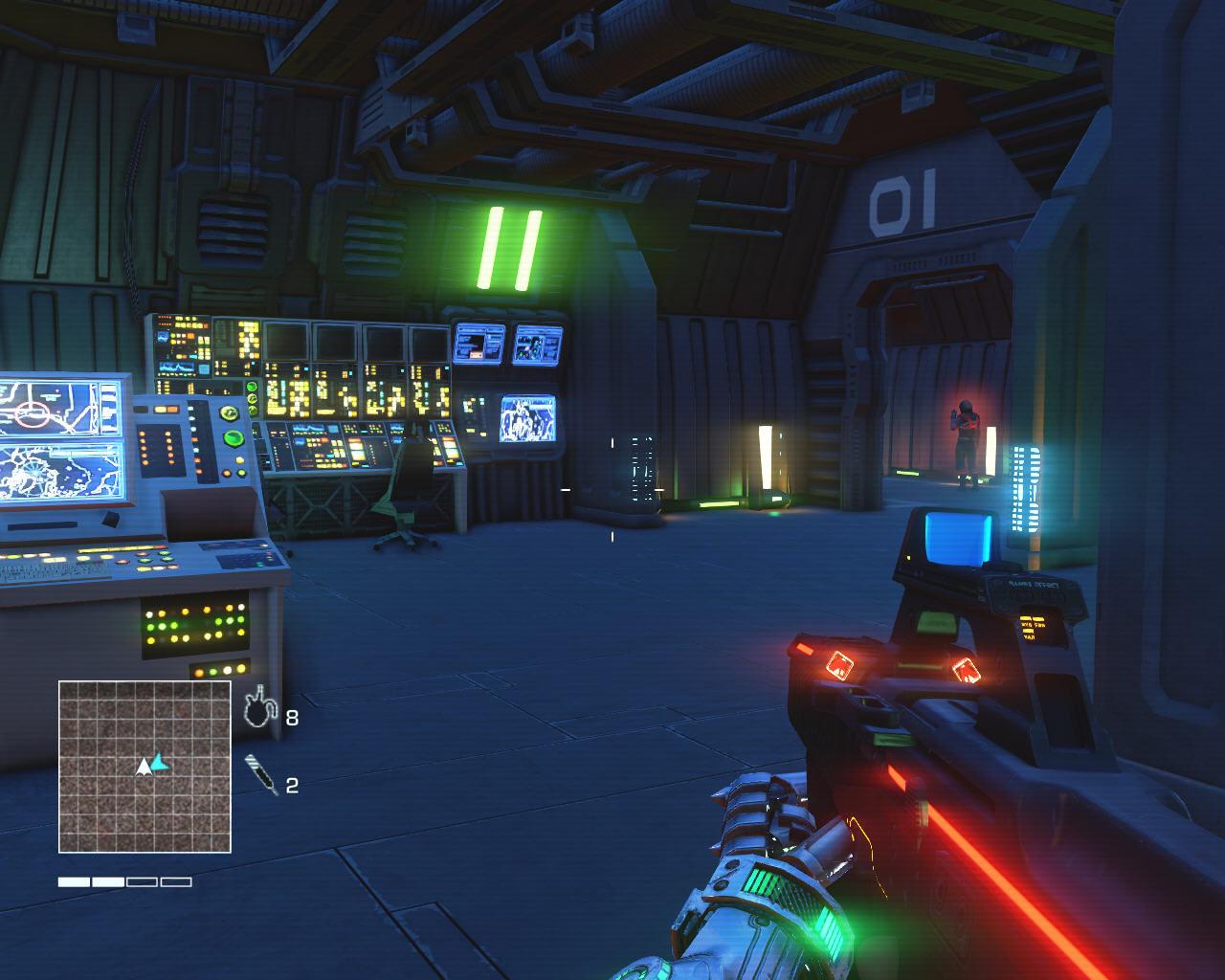Select the left blue wall monitor screen
The height and width of the screenshot is (980, 1225).
pos(479,345)
